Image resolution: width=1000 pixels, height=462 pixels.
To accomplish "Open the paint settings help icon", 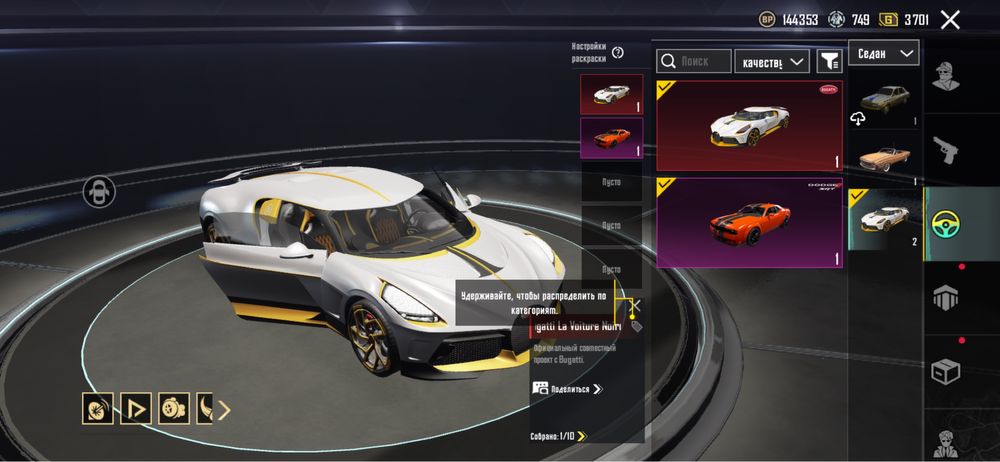I will [618, 52].
